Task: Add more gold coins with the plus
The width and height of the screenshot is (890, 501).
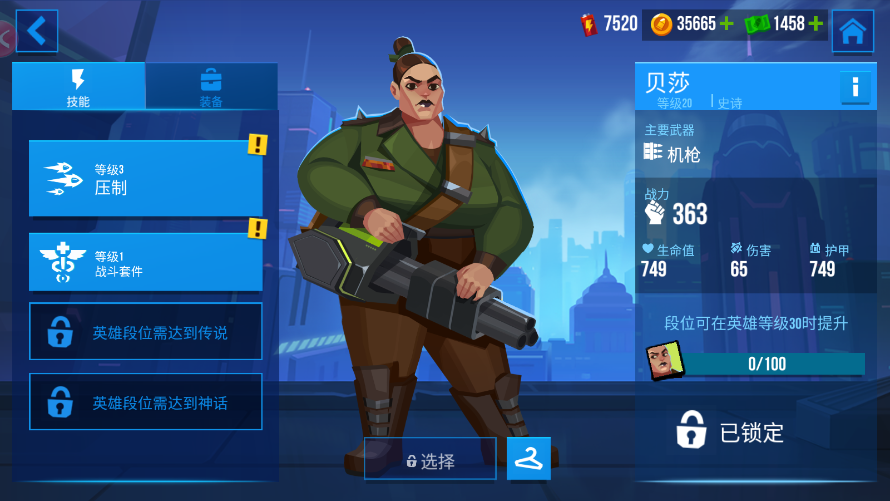Action: point(726,24)
